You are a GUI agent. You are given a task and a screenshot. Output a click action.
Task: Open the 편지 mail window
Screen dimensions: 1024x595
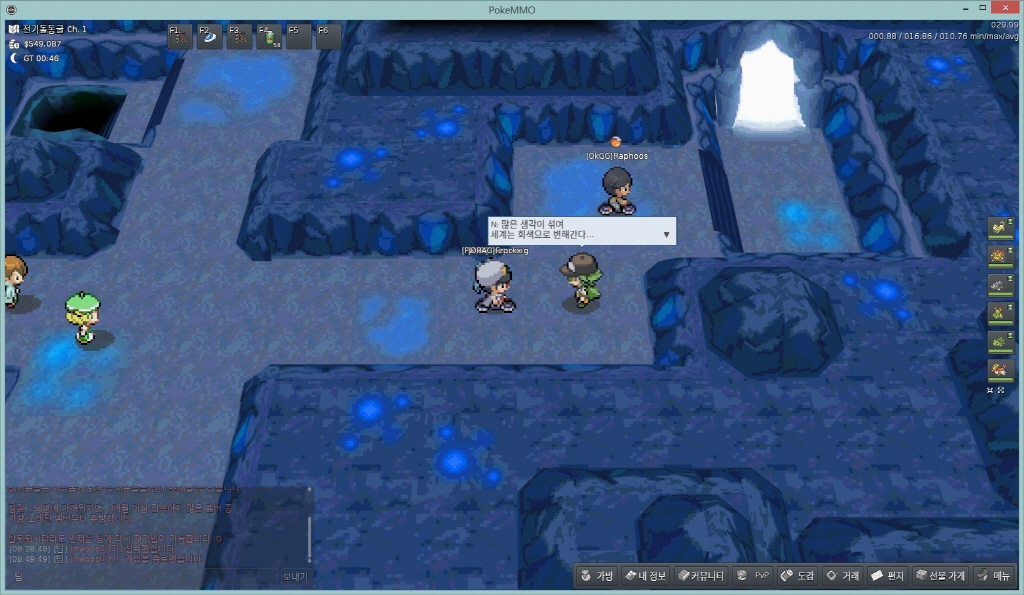[x=887, y=576]
